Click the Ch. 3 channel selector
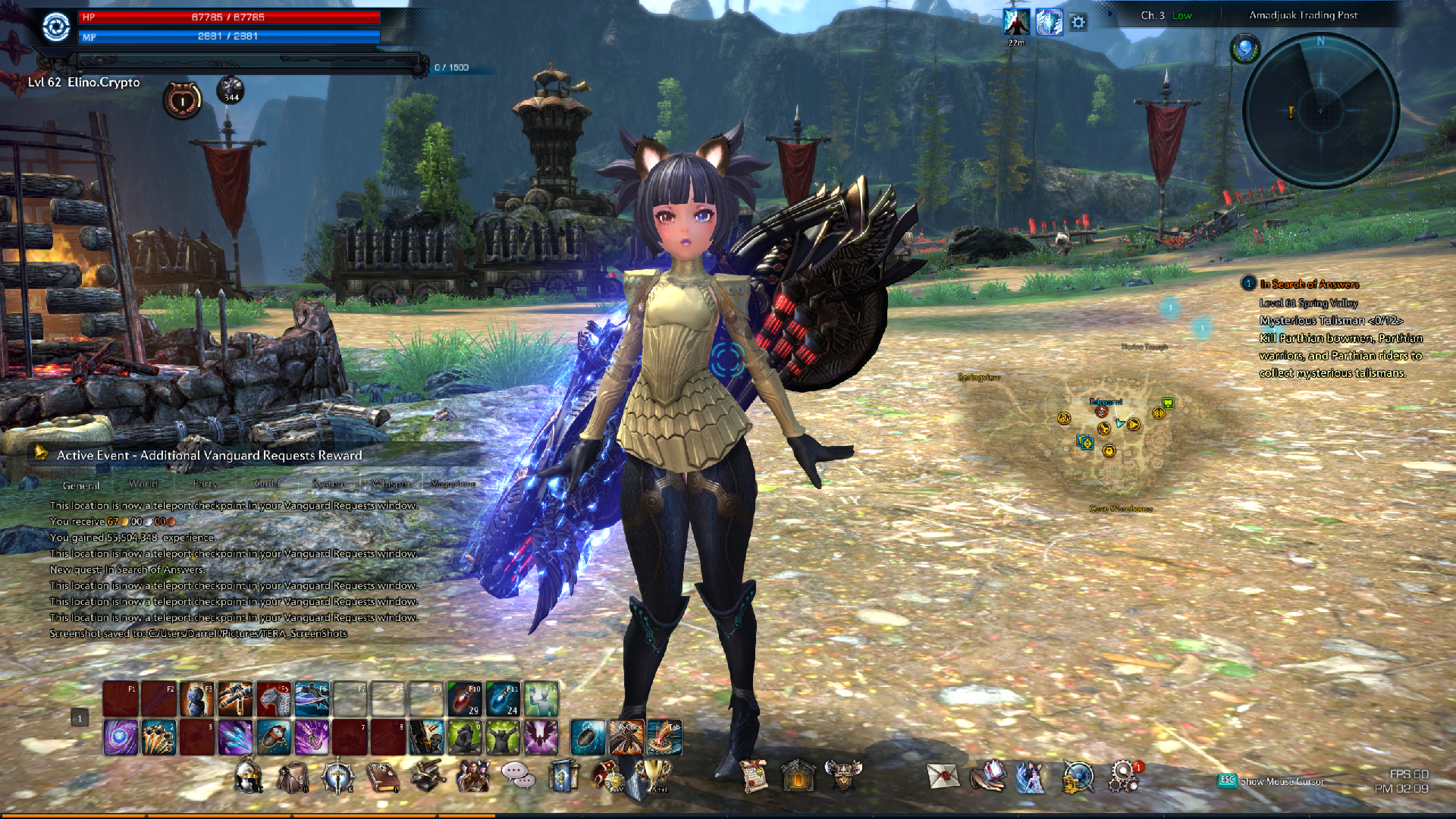Viewport: 1456px width, 819px height. point(1153,15)
